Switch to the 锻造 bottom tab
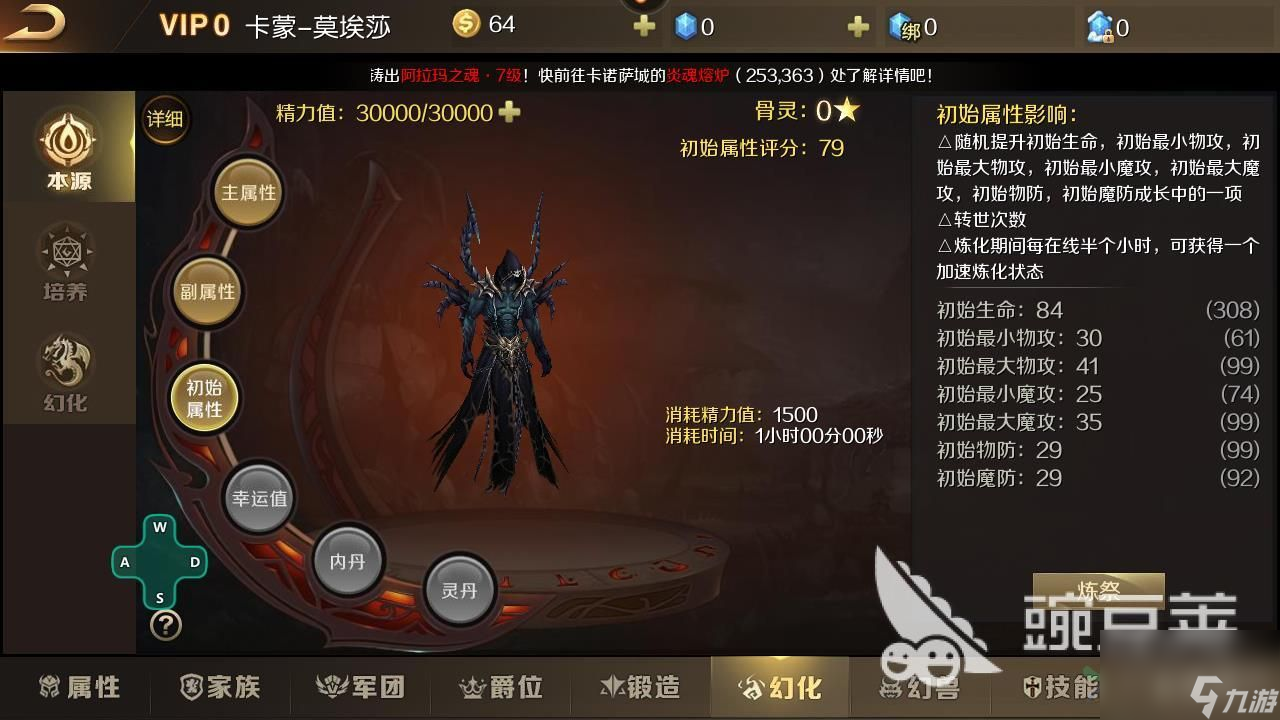1280x720 pixels. coord(640,687)
